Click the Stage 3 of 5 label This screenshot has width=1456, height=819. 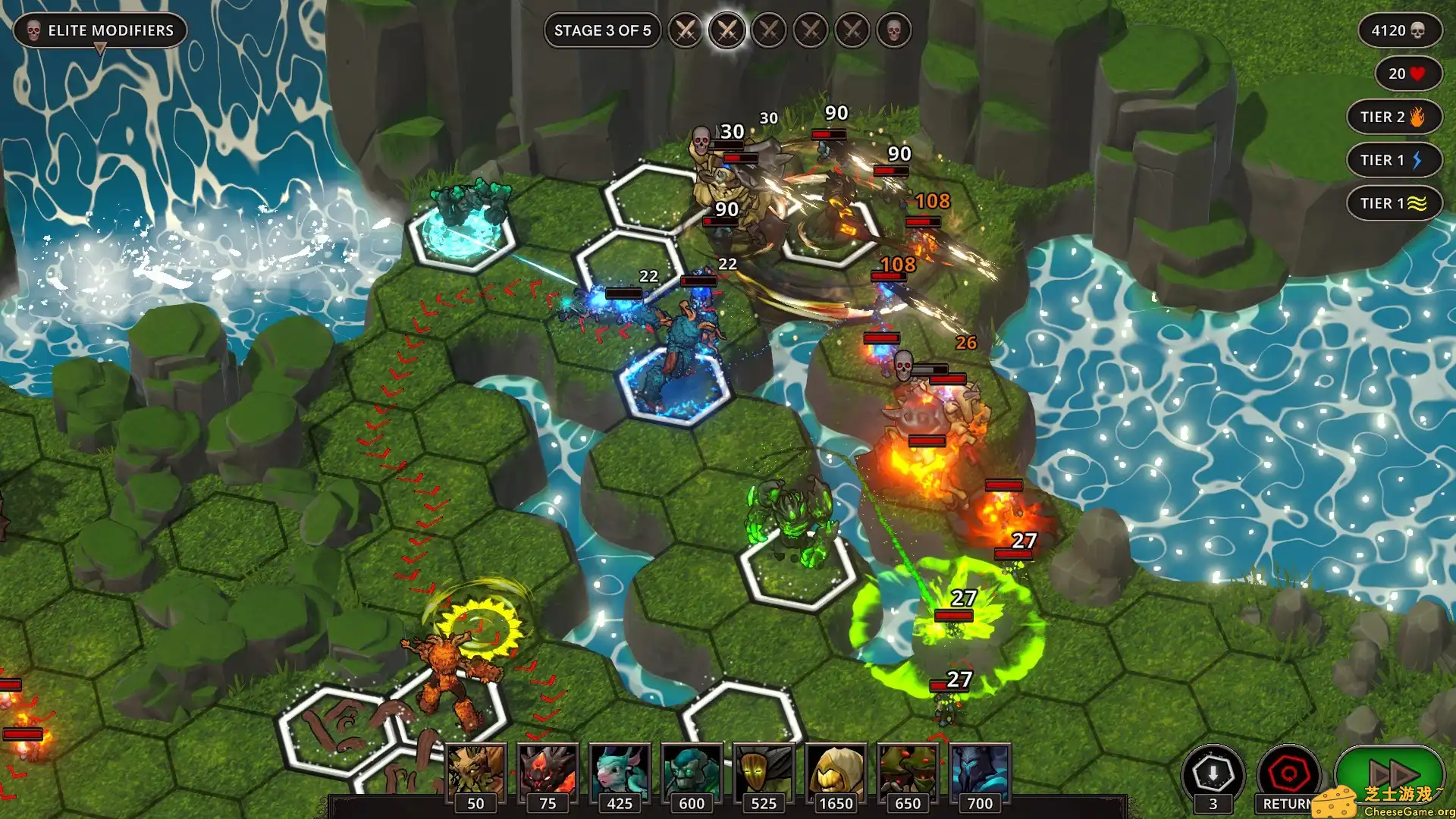click(x=602, y=31)
